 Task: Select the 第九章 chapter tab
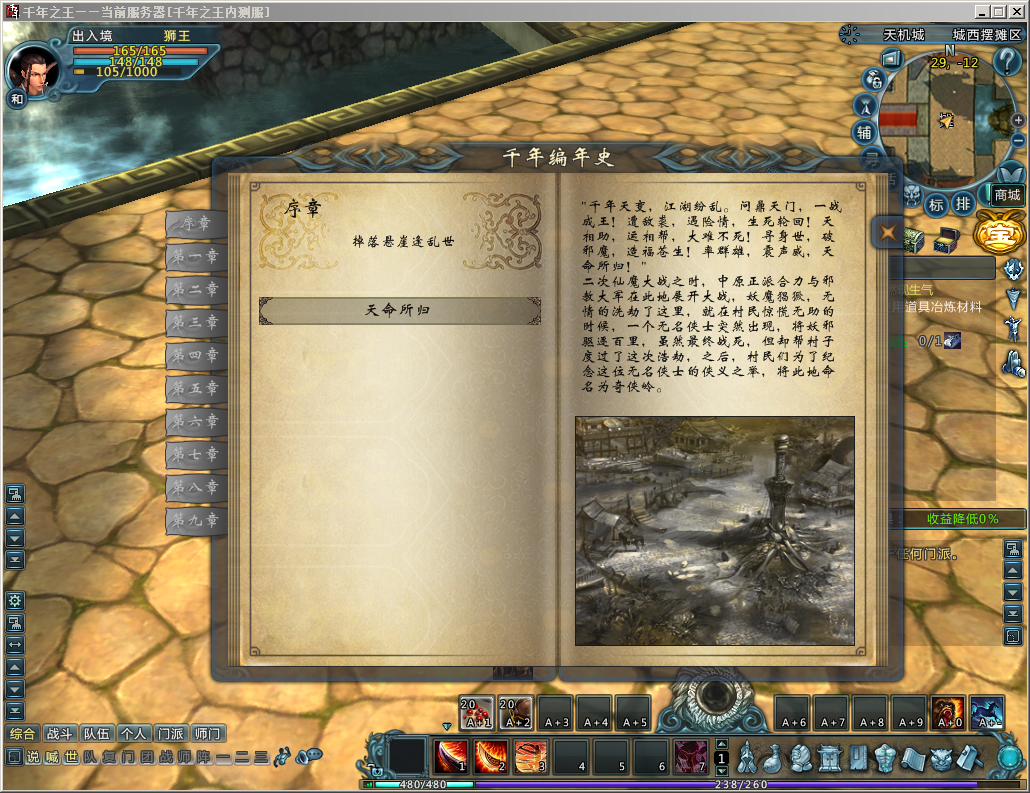click(x=194, y=520)
